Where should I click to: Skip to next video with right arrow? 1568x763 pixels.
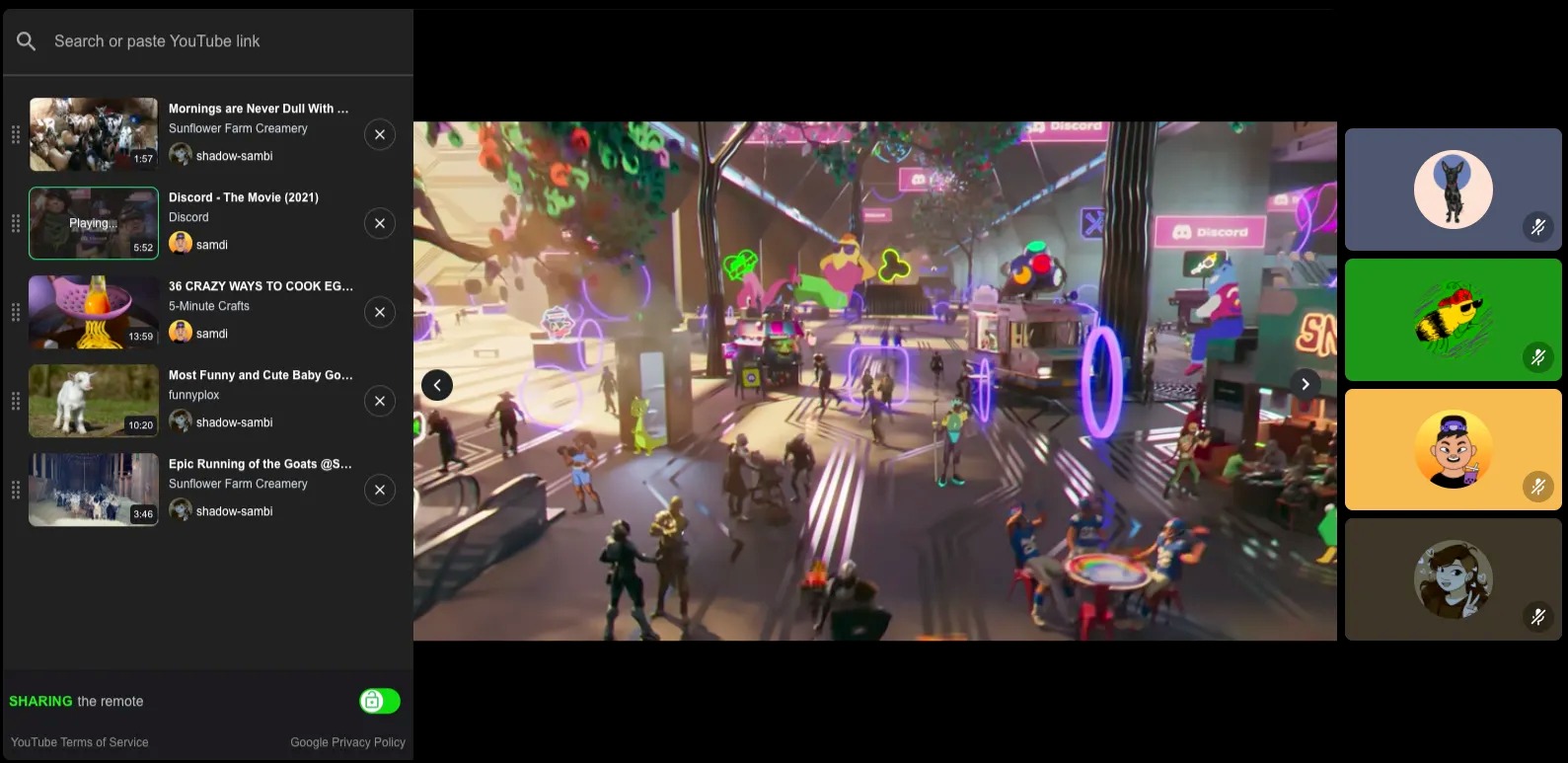(x=1305, y=384)
